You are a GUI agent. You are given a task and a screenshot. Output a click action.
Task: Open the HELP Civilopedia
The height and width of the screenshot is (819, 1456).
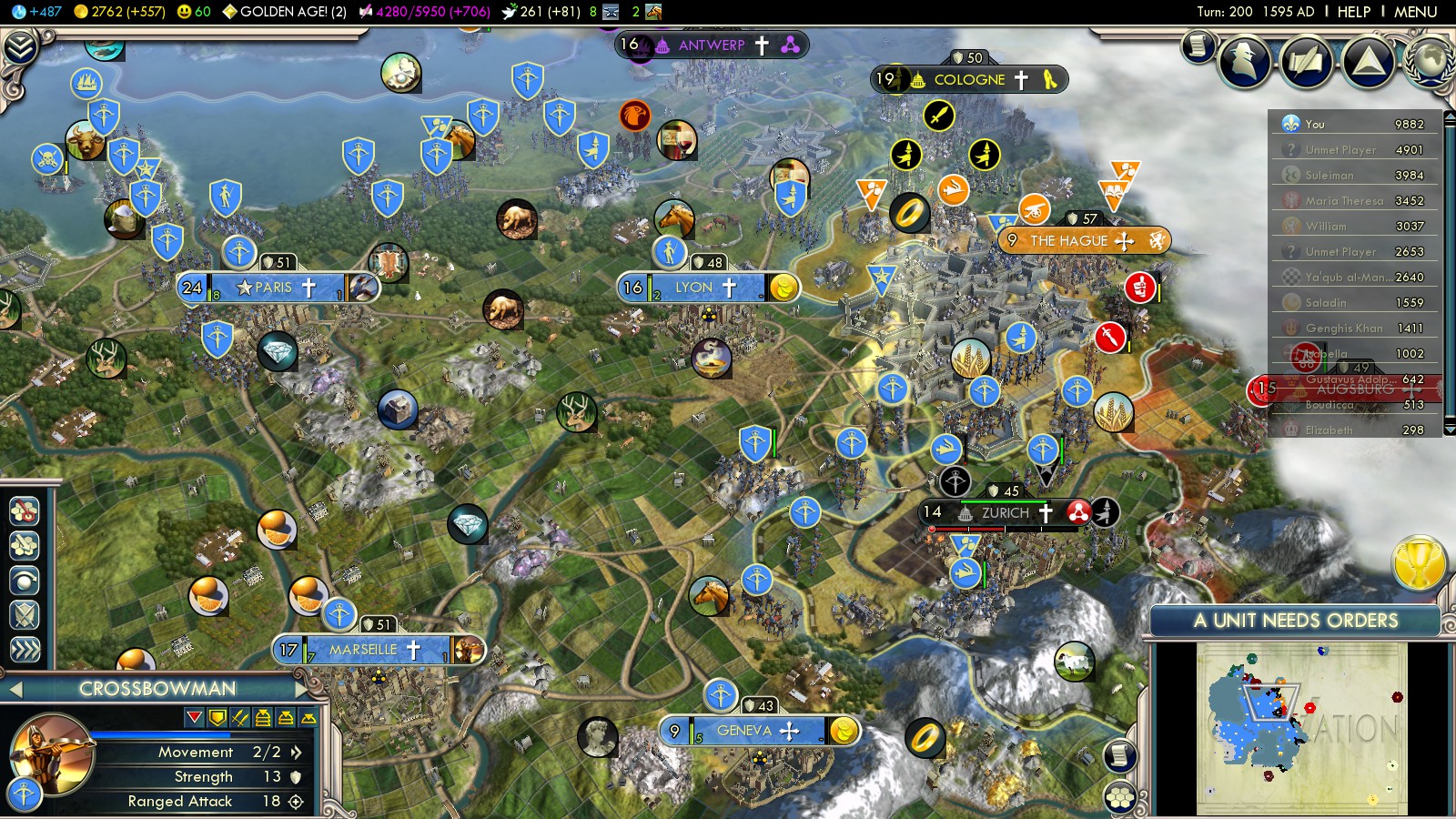coord(1353,12)
